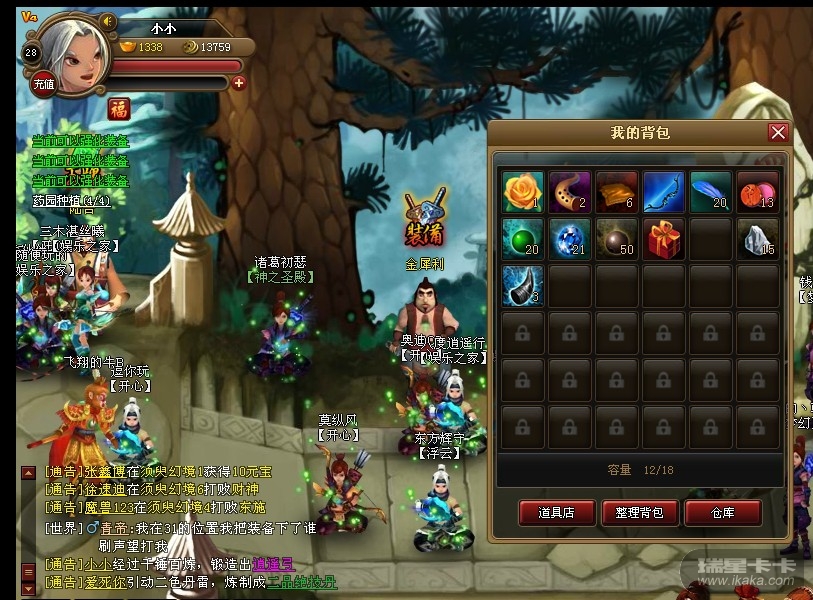813x600 pixels.
Task: Click the 充值 recharge button
Action: [x=43, y=84]
